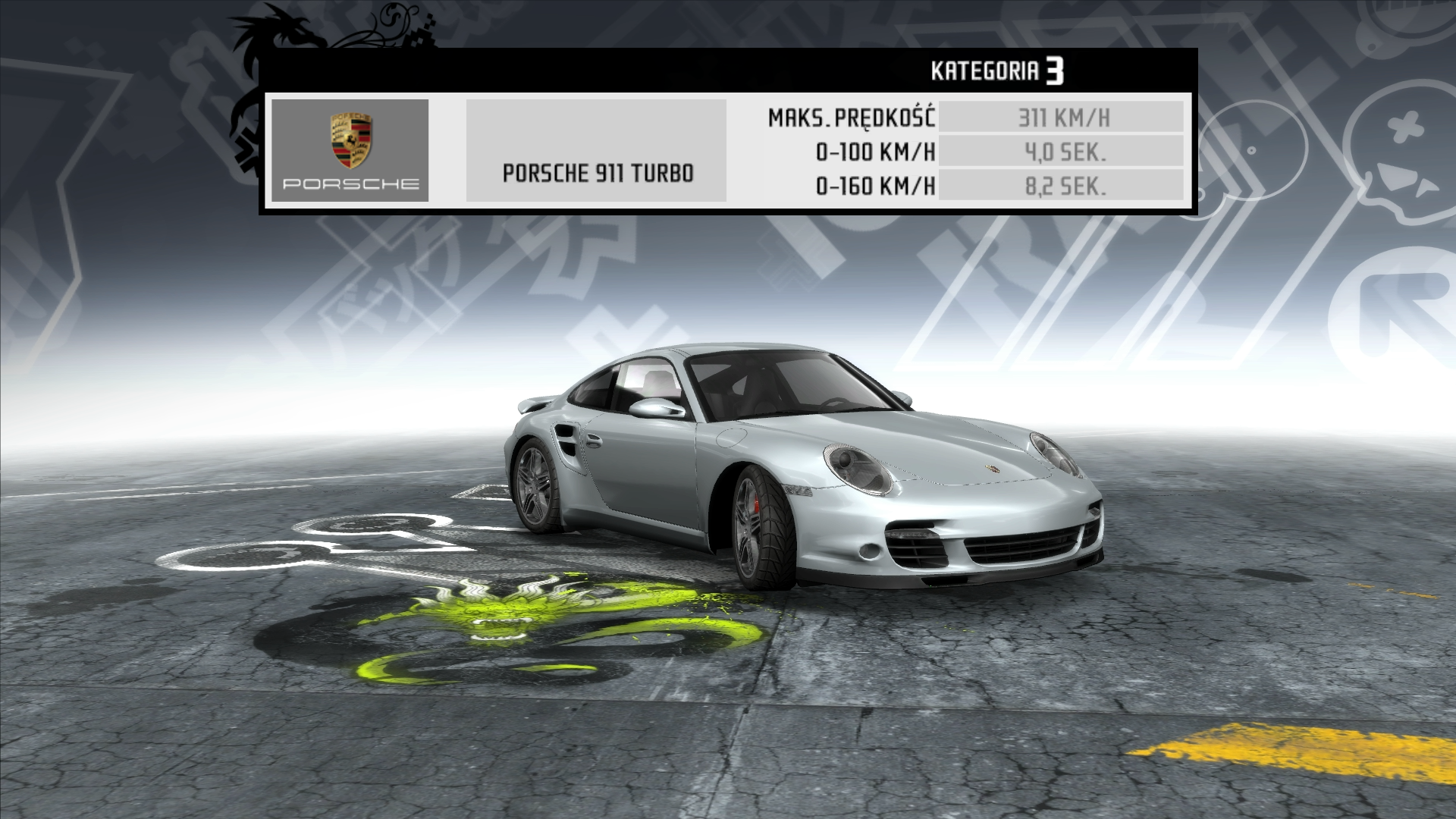Viewport: 1456px width, 819px height.
Task: Click the Porsche 911 Turbo name panel
Action: point(596,151)
